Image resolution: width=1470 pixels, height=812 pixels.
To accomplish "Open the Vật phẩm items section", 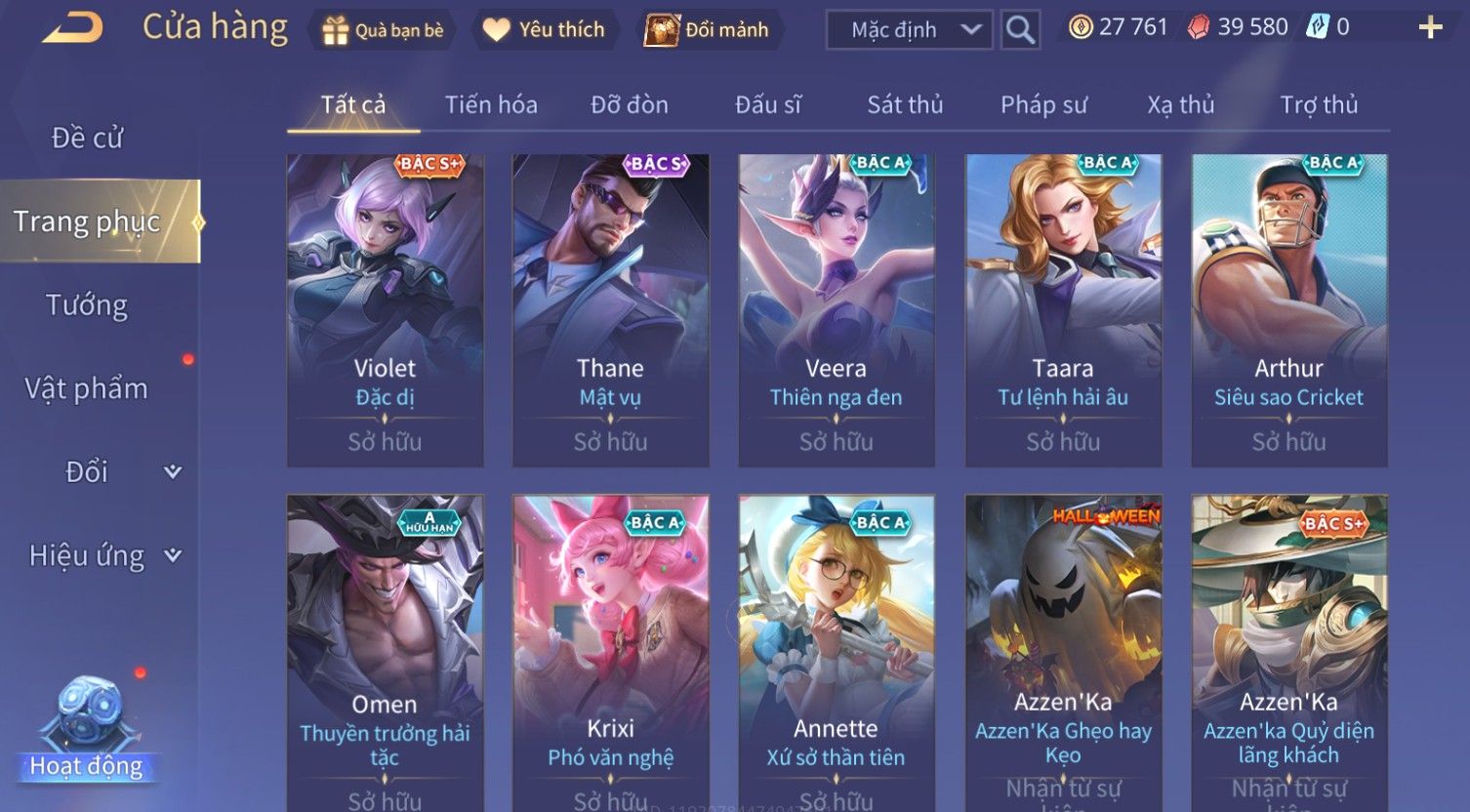I will coord(87,388).
